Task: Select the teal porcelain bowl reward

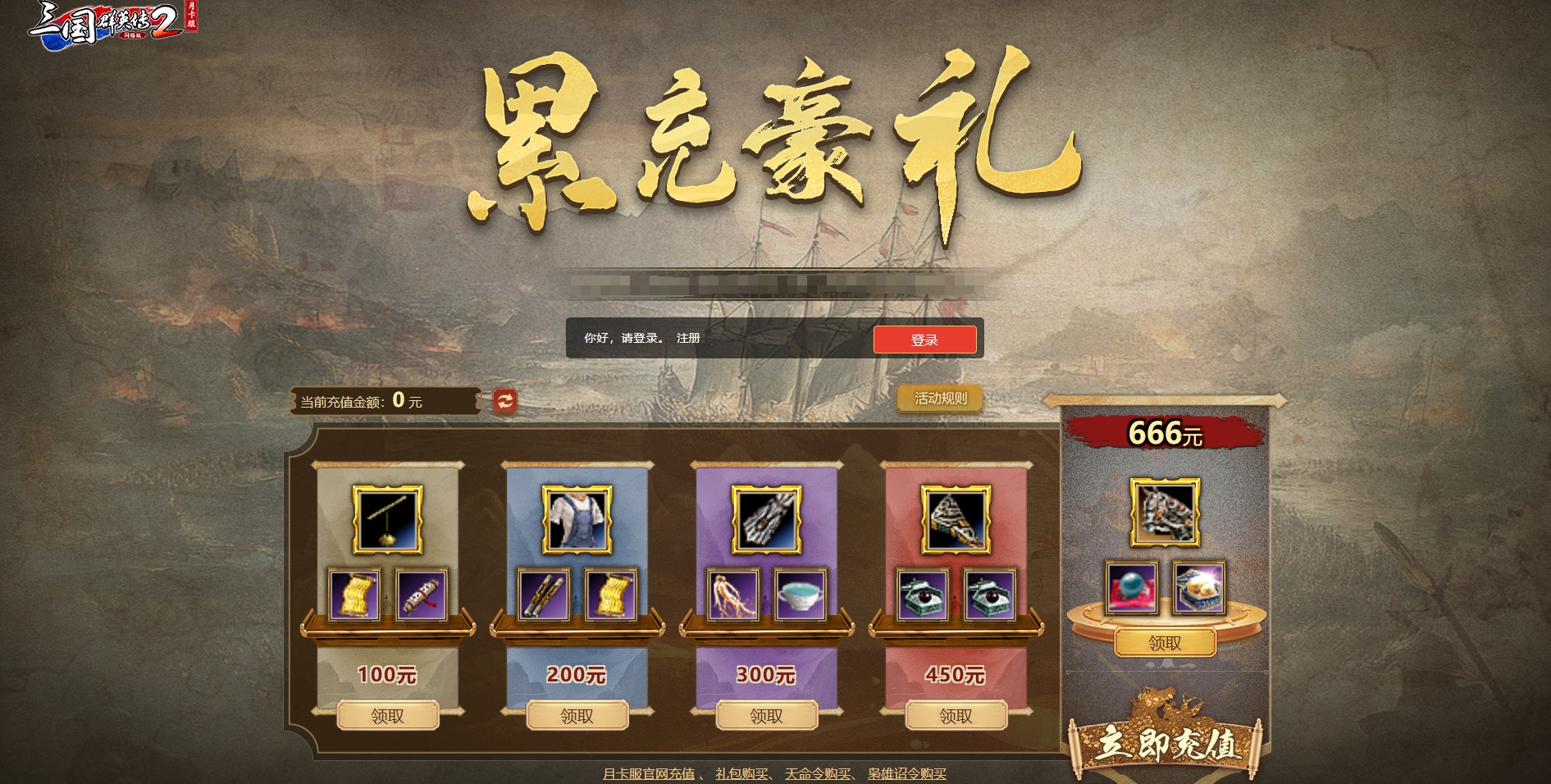Action: (x=800, y=595)
